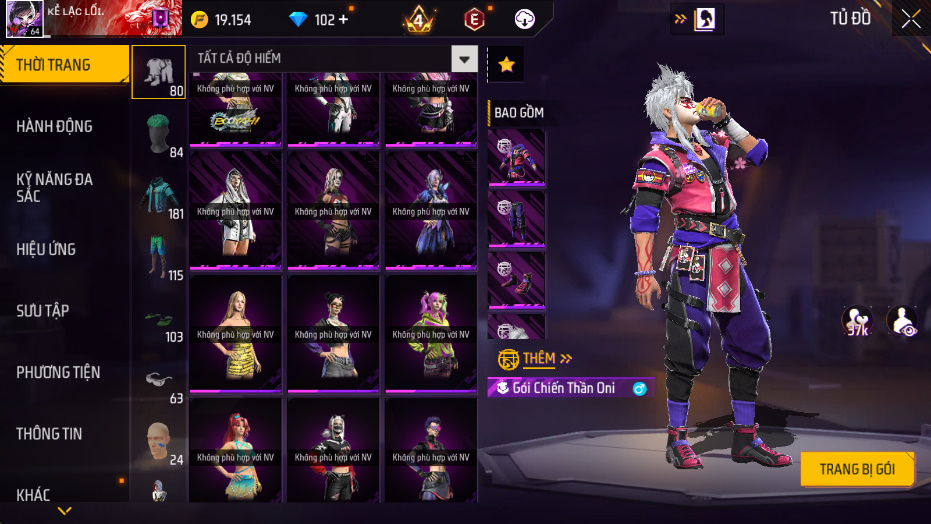Show the THÔNG TIN tab
Viewport: 931px width, 524px height.
click(x=50, y=434)
